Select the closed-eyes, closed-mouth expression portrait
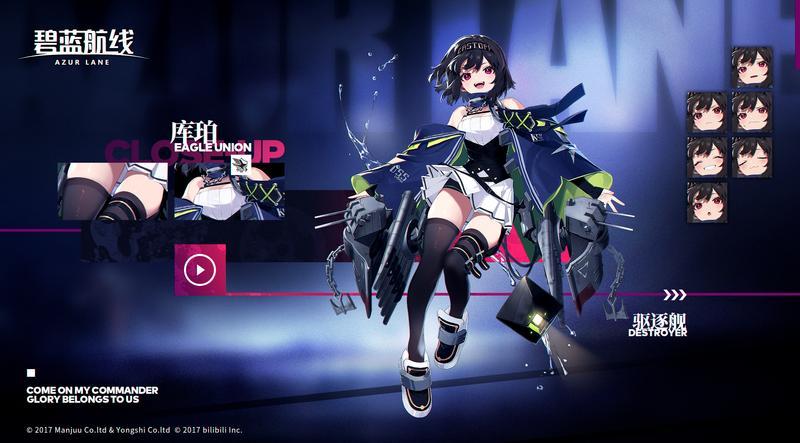 click(x=751, y=158)
